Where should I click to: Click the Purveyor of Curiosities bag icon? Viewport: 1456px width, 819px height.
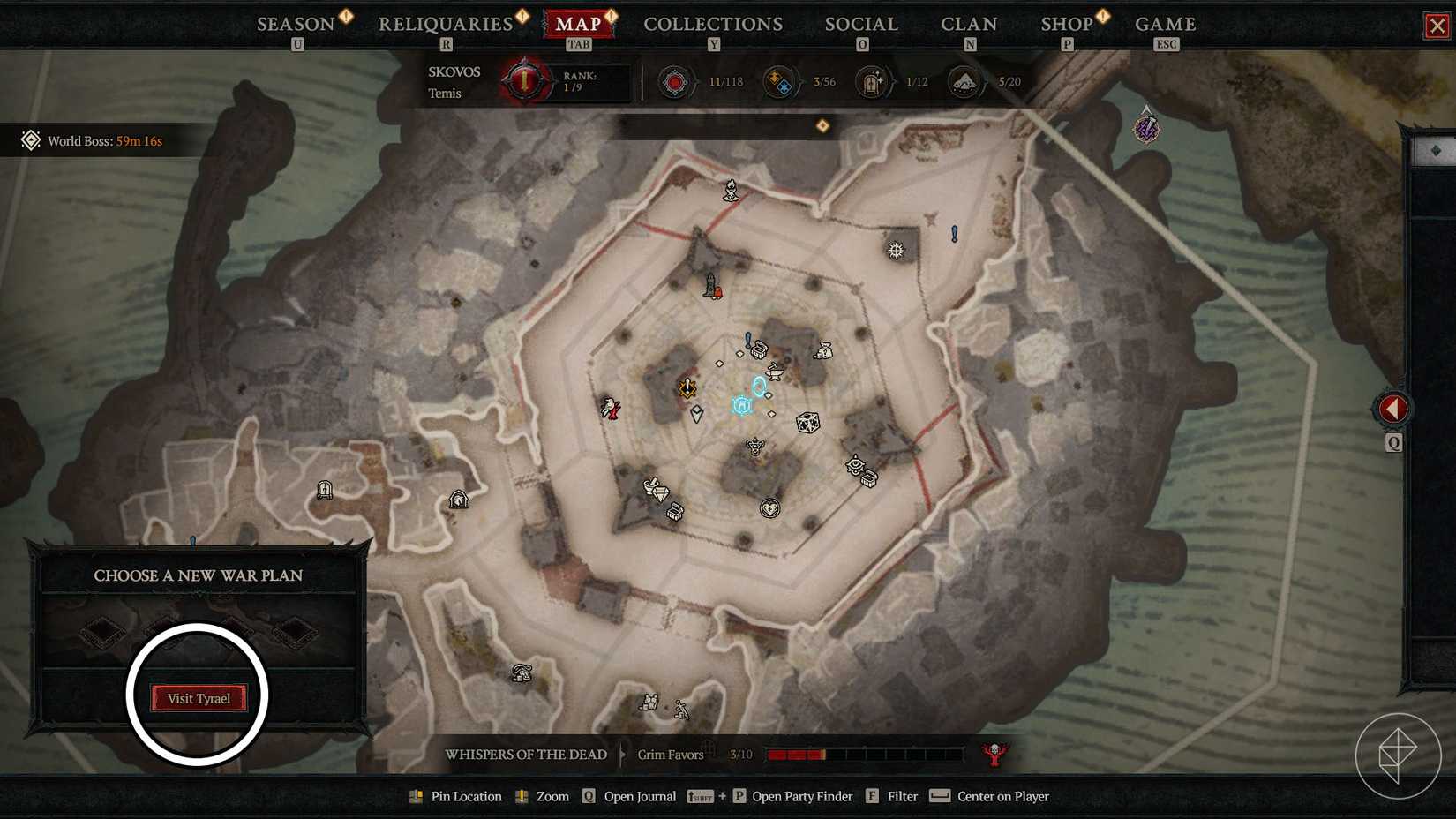pyautogui.click(x=824, y=351)
